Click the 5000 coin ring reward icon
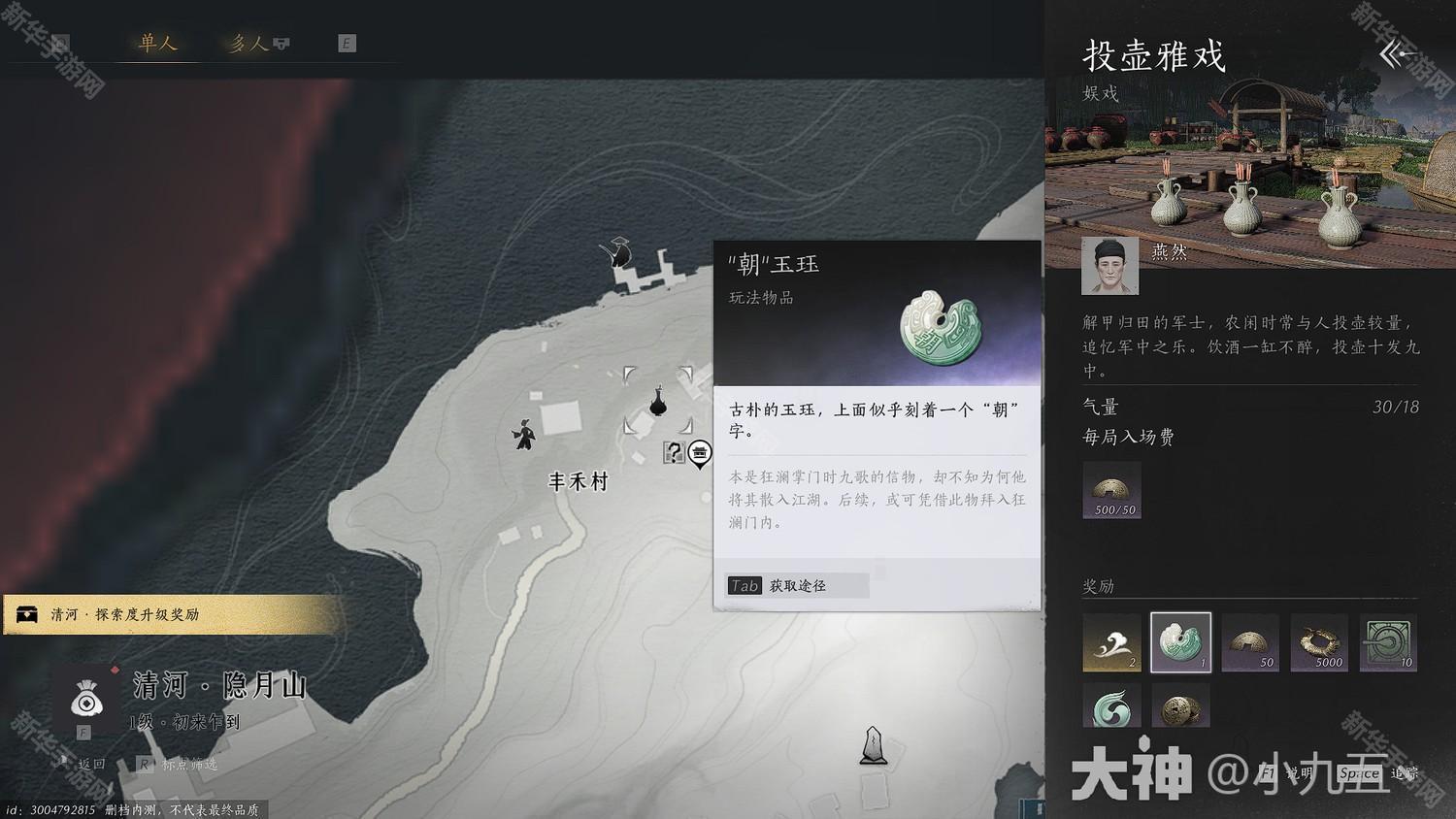The width and height of the screenshot is (1456, 819). (1319, 641)
